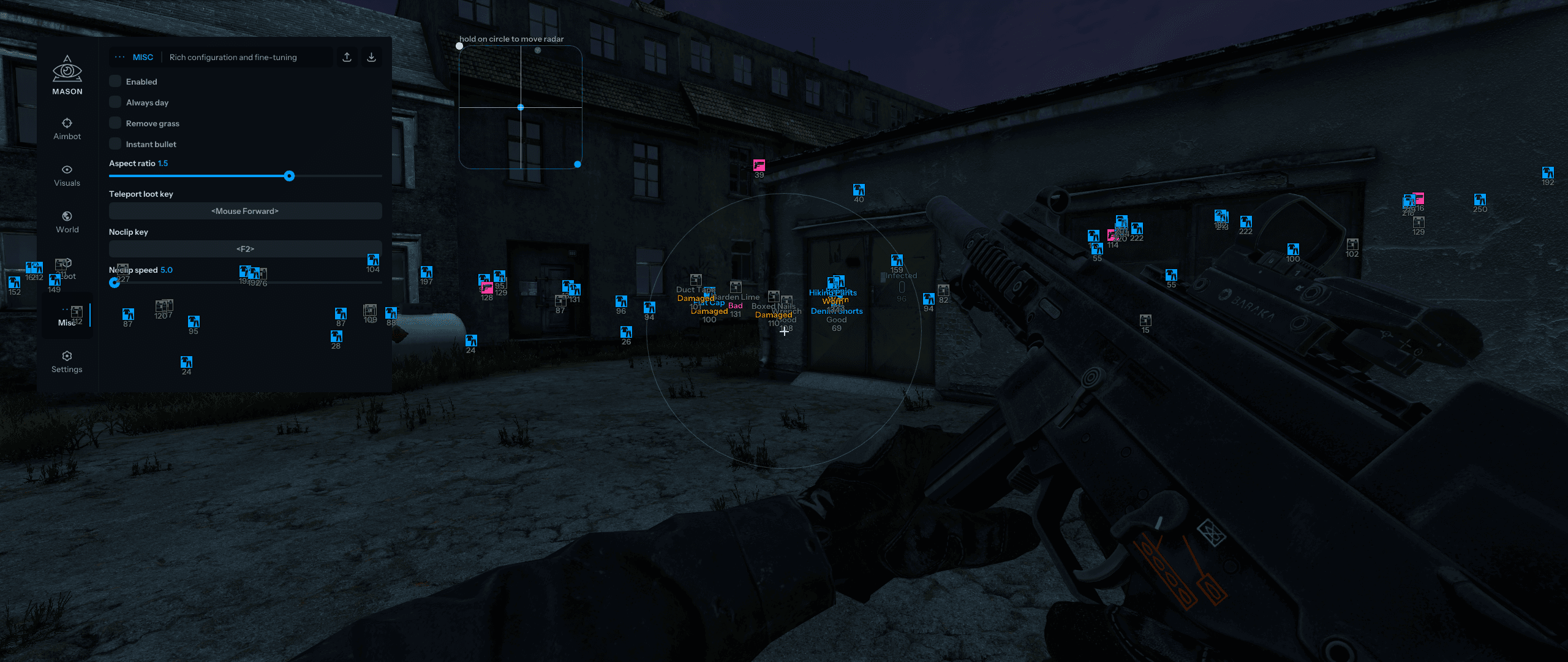The width and height of the screenshot is (1568, 662).
Task: Rebind the Teleport loot key Mouse Forward
Action: (x=244, y=210)
